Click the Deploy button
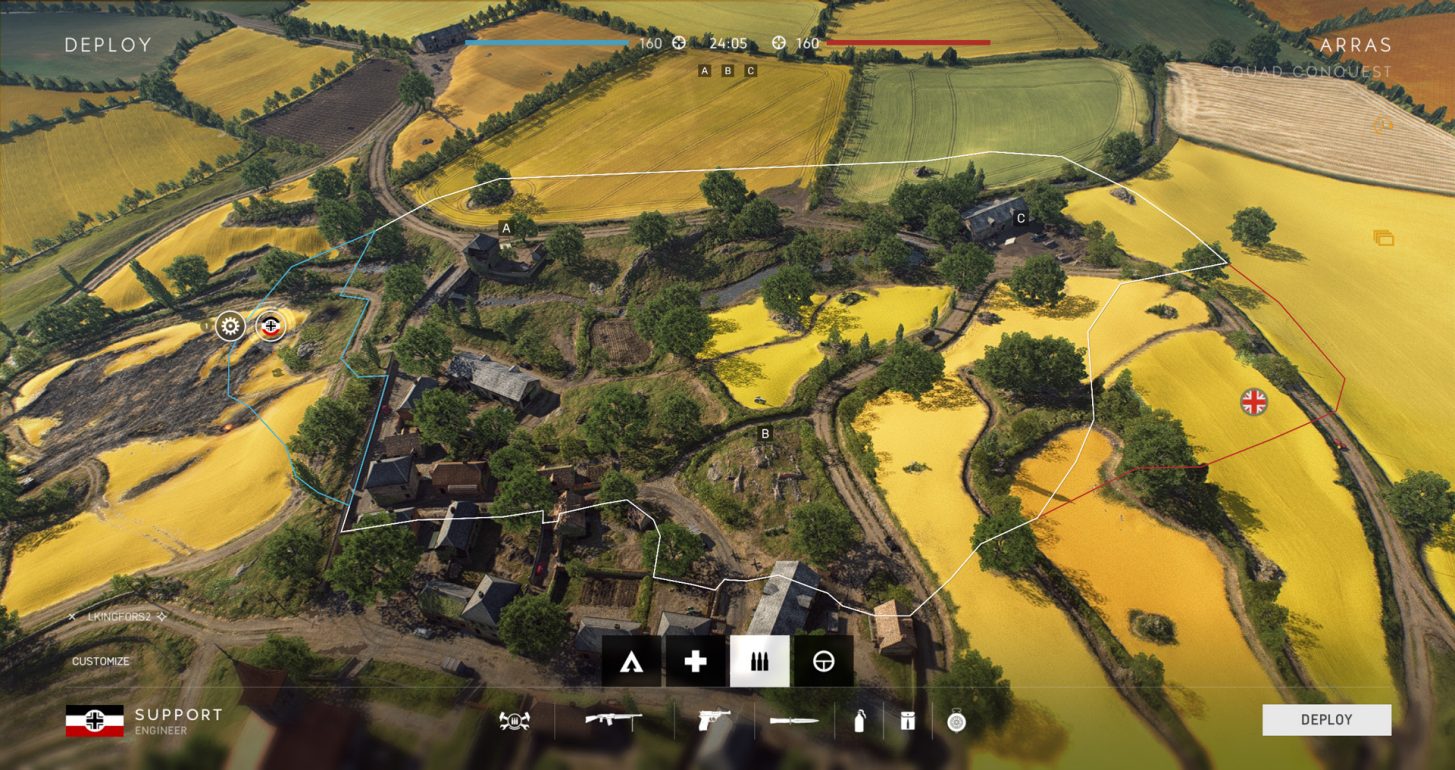Screen dimensions: 1455x770 pos(1326,720)
